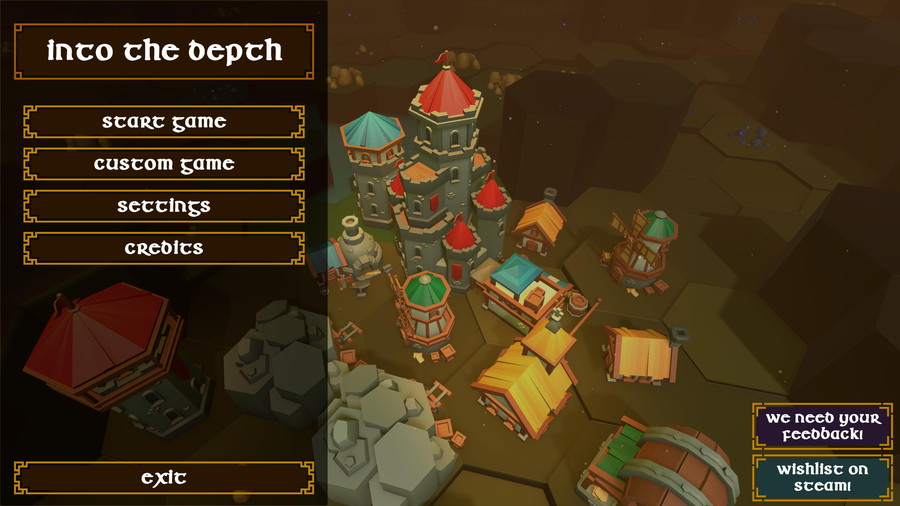Show the Credits screen

[x=164, y=248]
